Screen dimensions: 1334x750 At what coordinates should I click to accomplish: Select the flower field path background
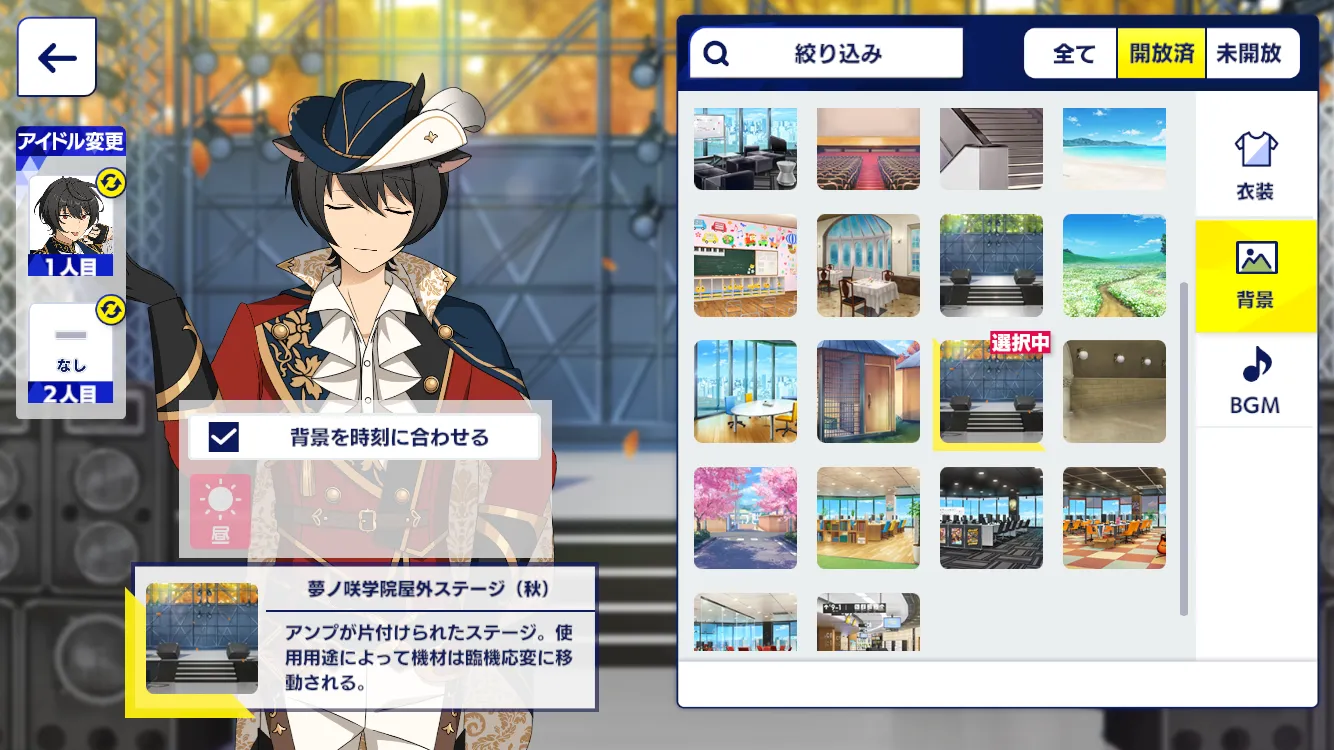tap(1114, 265)
